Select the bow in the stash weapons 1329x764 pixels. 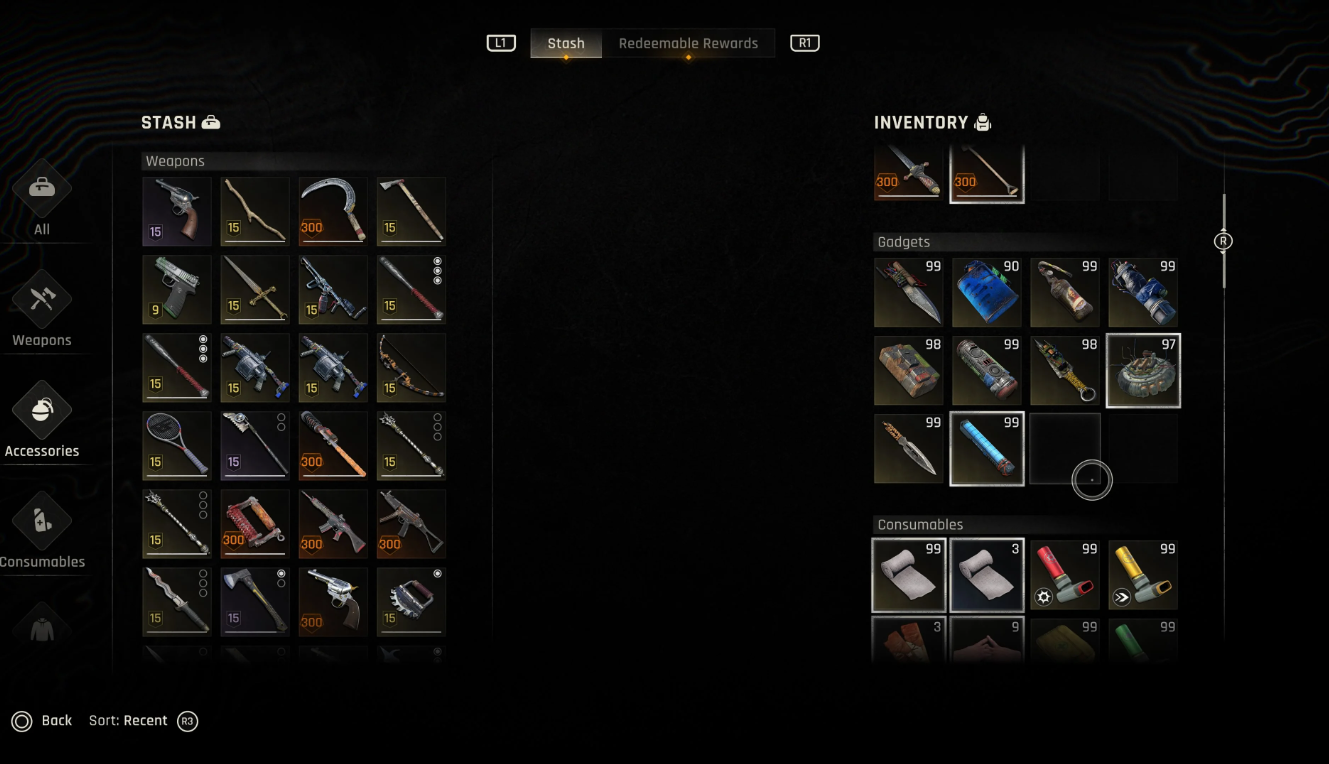tap(411, 367)
